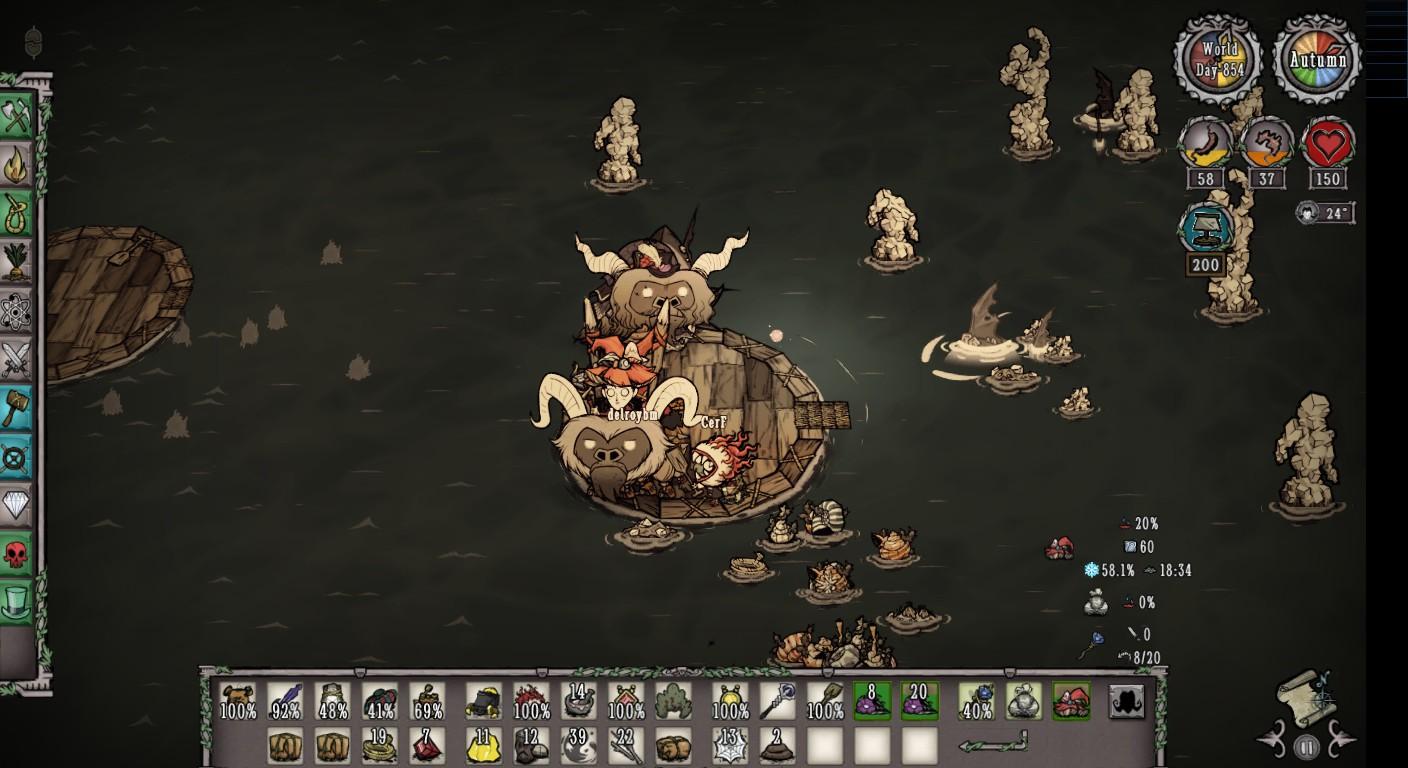Rotate the camera left
1408x768 pixels.
[x=1272, y=741]
